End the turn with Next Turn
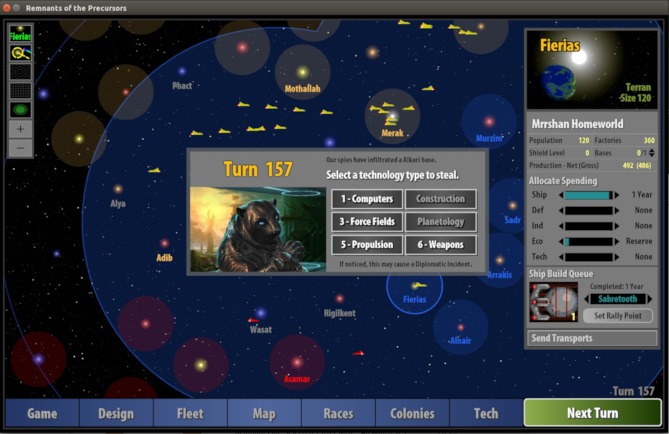The height and width of the screenshot is (434, 669). (592, 413)
